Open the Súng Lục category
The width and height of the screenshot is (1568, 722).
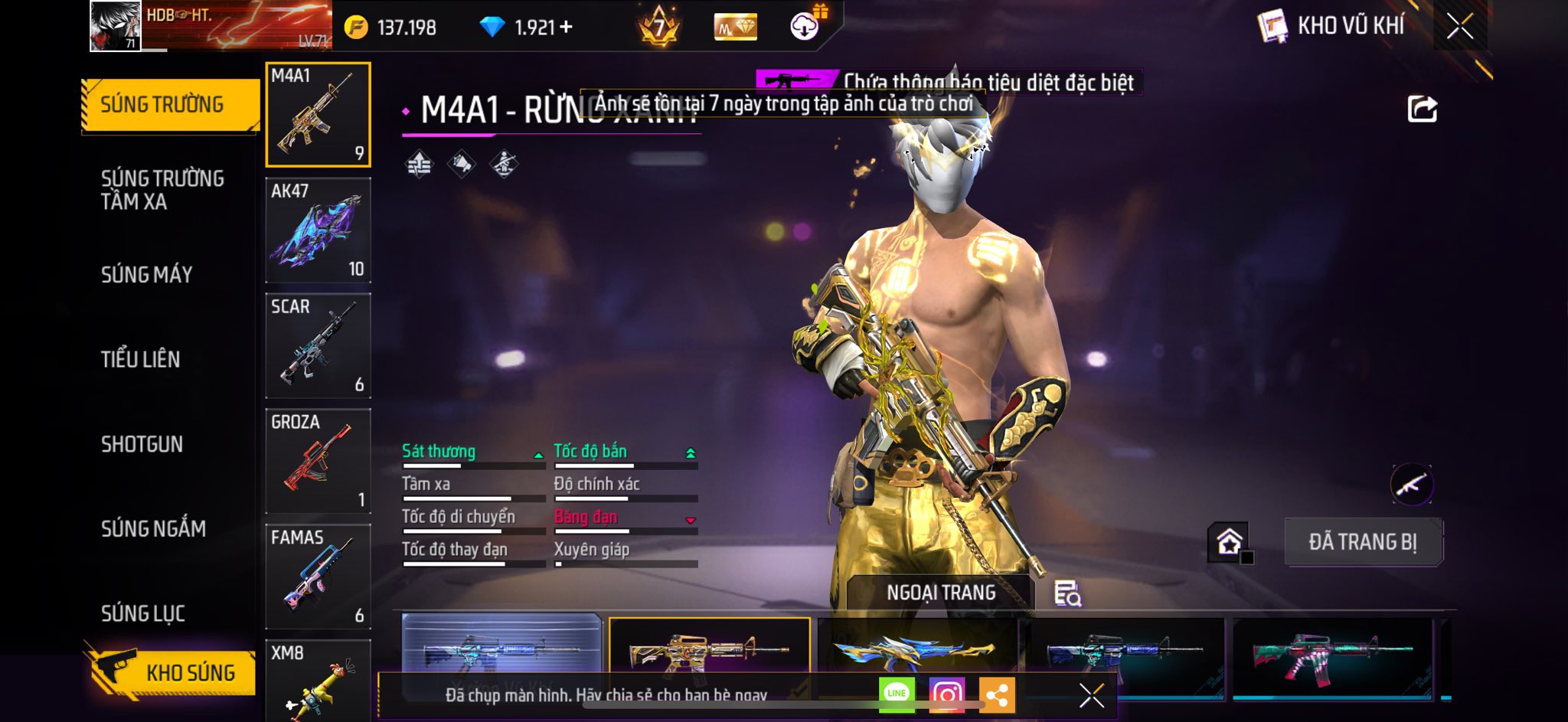(x=143, y=613)
